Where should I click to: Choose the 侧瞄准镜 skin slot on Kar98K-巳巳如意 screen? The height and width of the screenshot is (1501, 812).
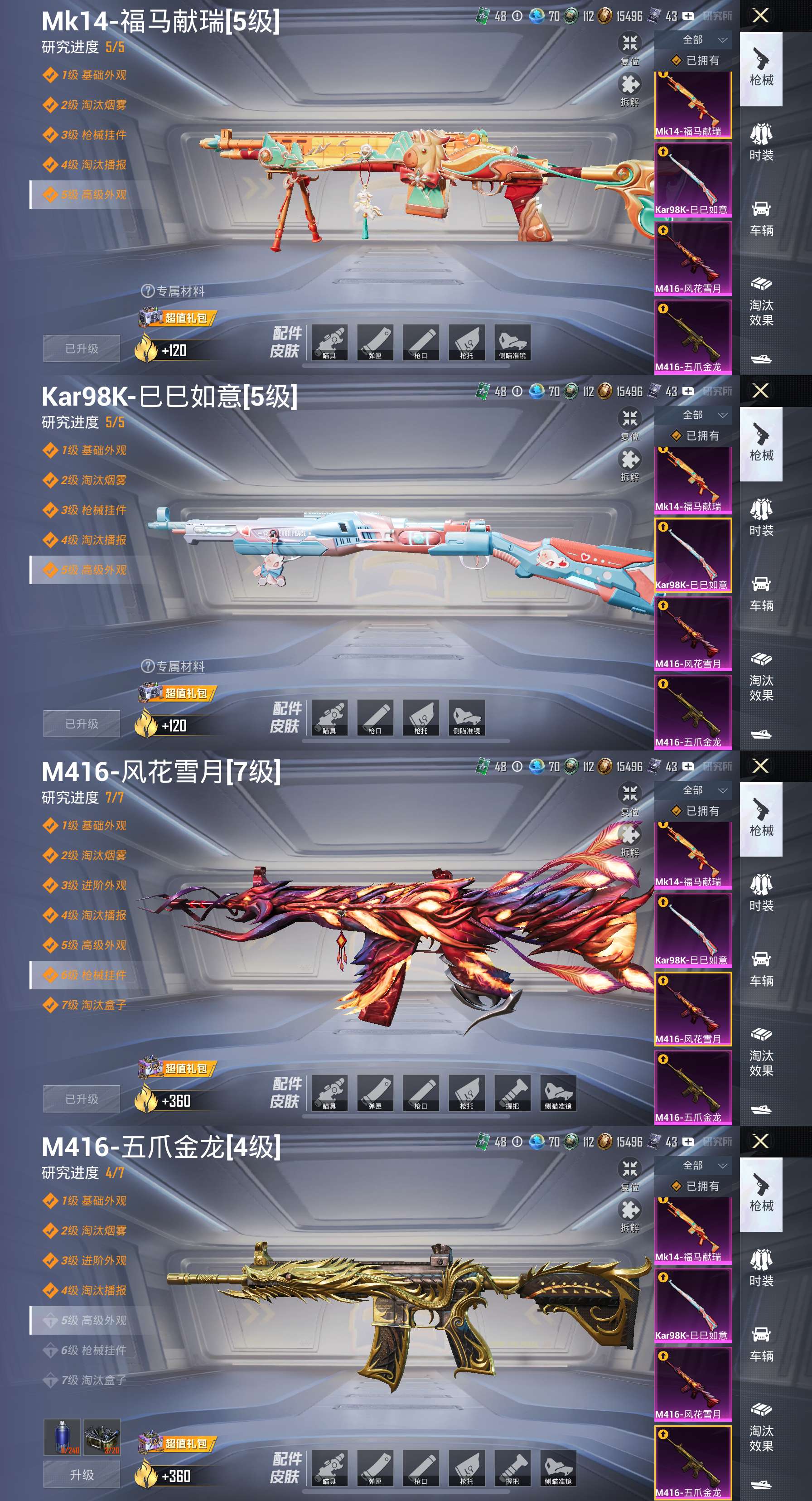pyautogui.click(x=467, y=717)
